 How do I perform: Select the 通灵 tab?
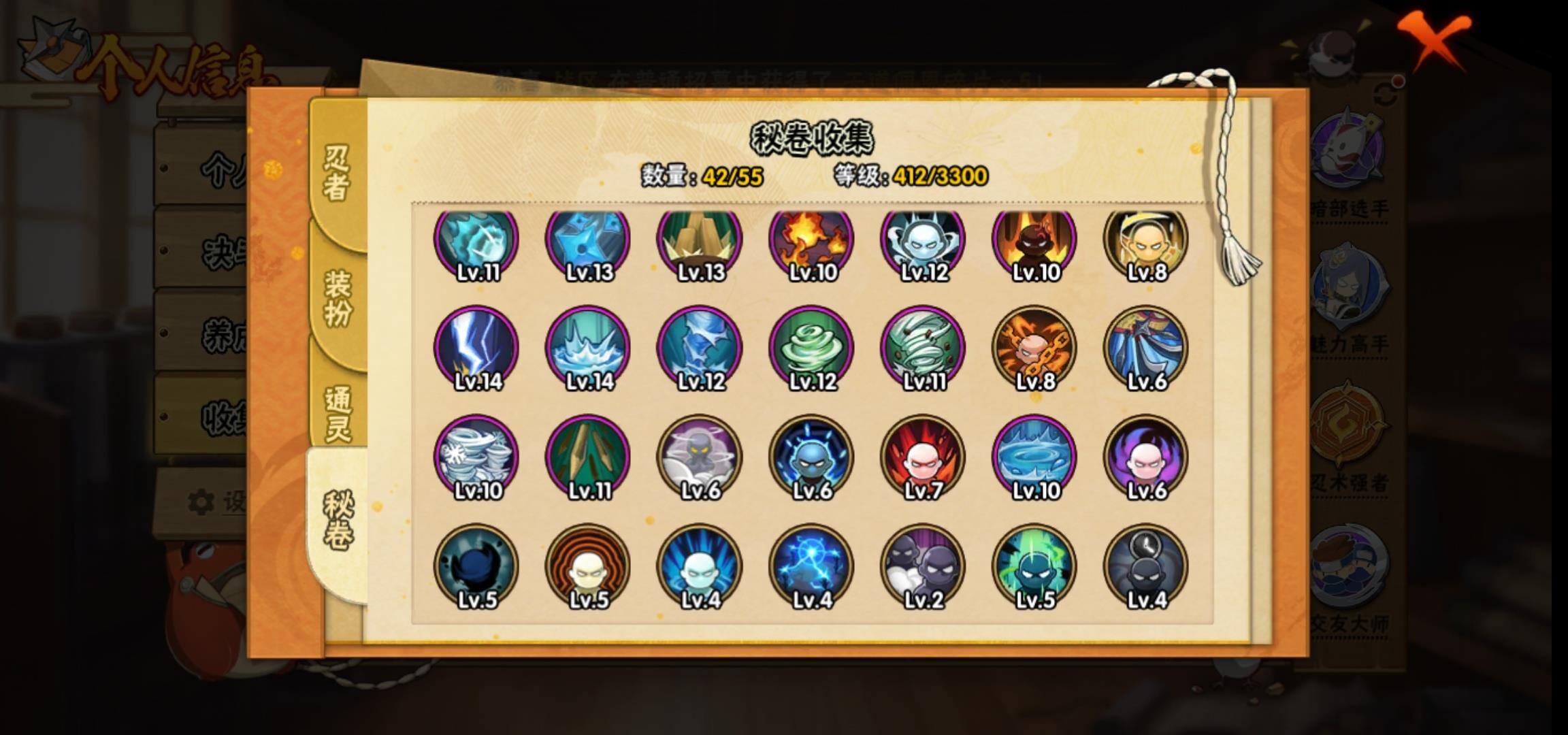coord(338,414)
